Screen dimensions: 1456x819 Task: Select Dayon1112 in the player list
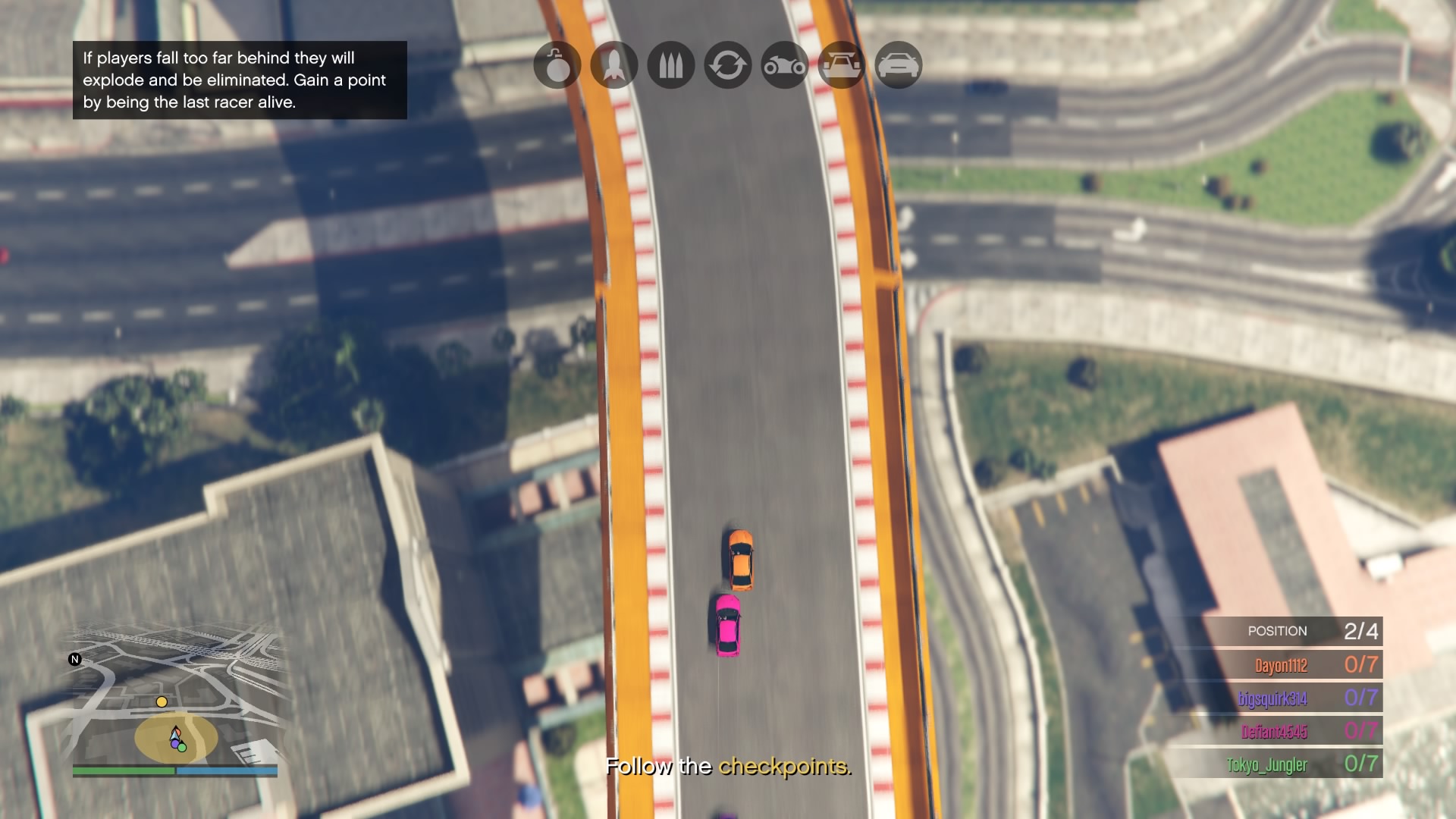coord(1281,666)
